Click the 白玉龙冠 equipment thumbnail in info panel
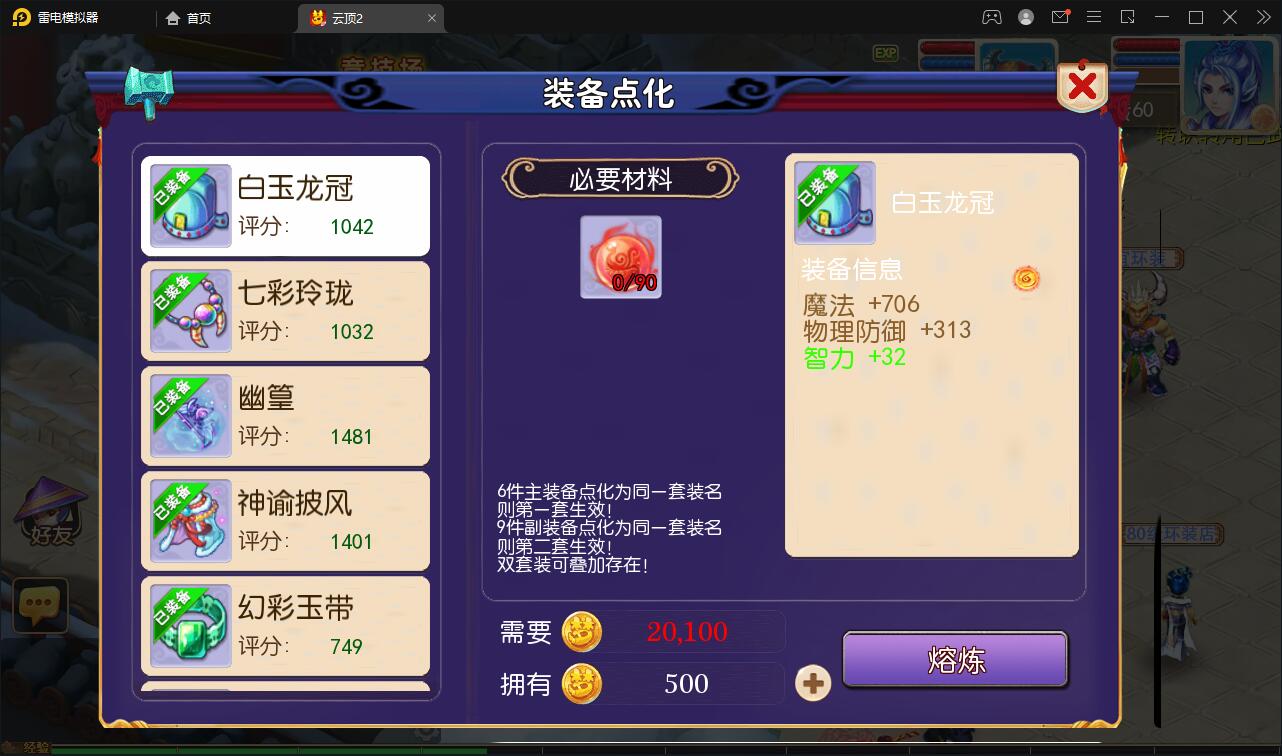Screen dimensions: 1282x756 click(x=834, y=202)
